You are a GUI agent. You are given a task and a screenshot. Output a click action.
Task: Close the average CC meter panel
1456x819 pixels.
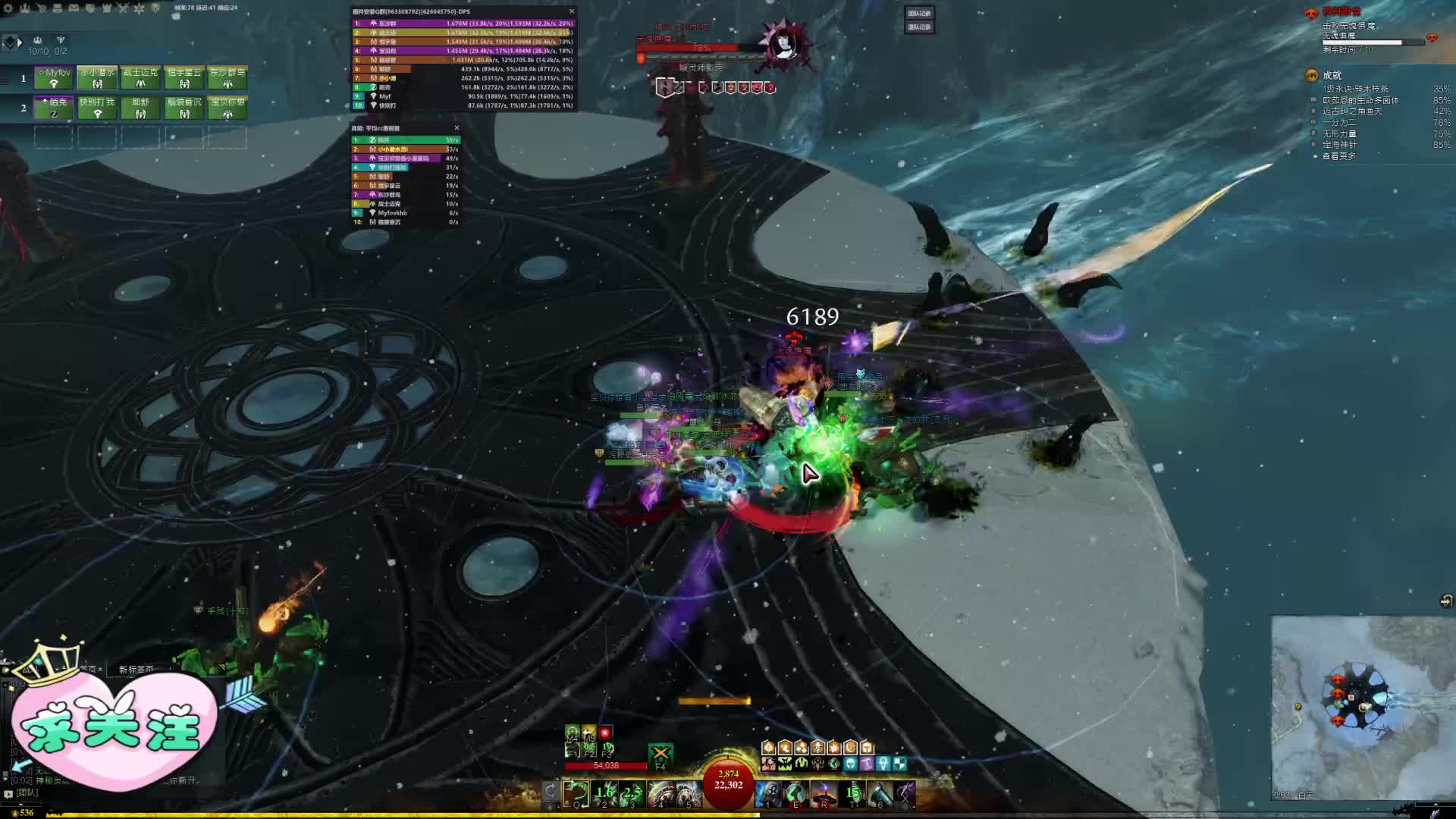coord(457,128)
